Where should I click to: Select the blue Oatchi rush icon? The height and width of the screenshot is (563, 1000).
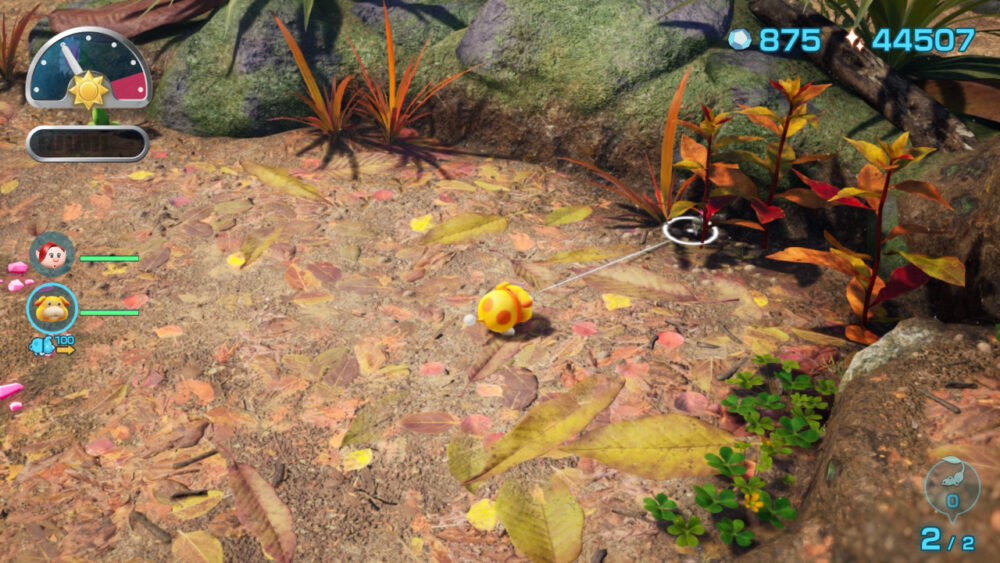43,346
